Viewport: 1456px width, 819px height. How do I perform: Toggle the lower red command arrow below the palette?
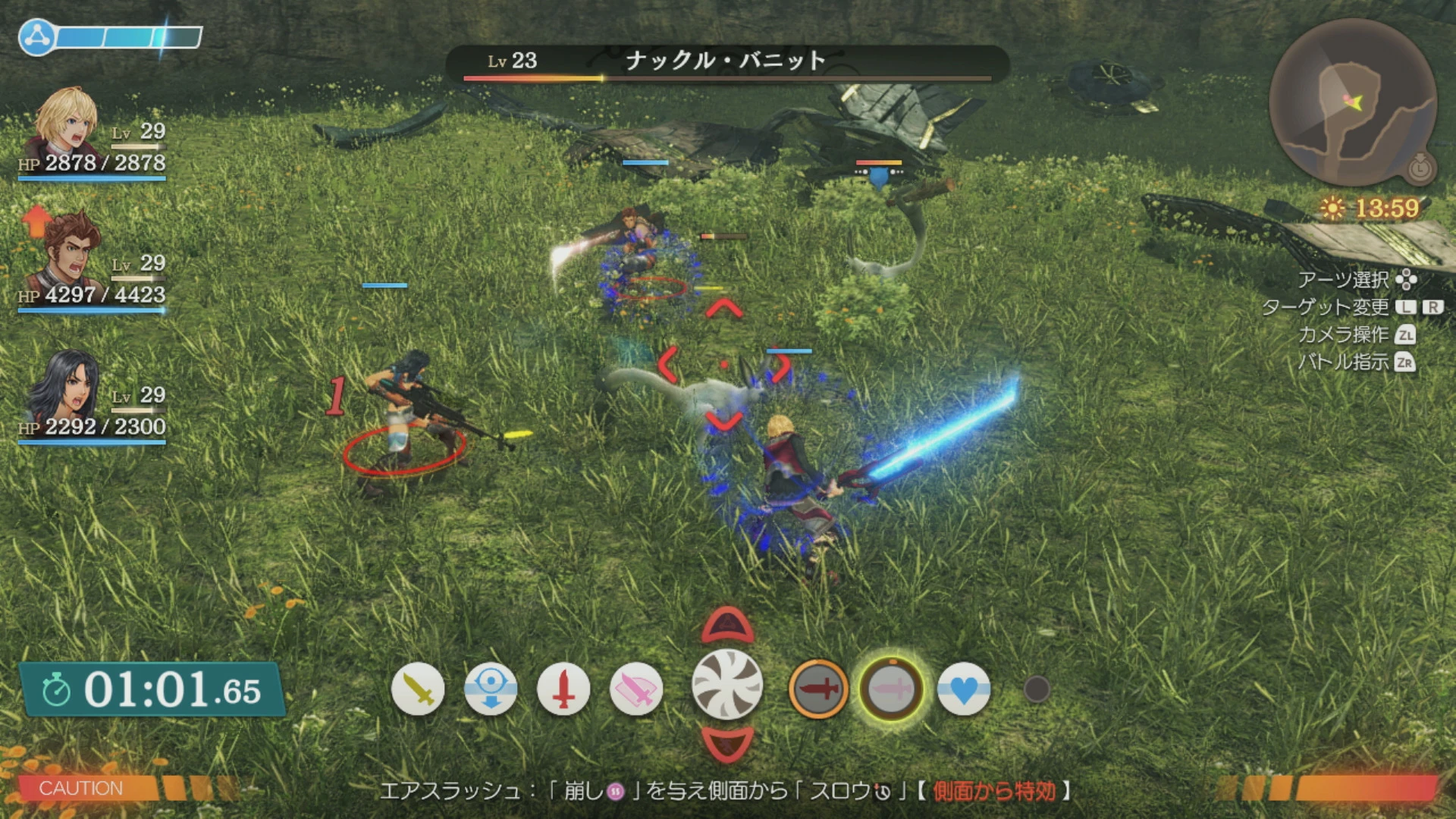726,744
